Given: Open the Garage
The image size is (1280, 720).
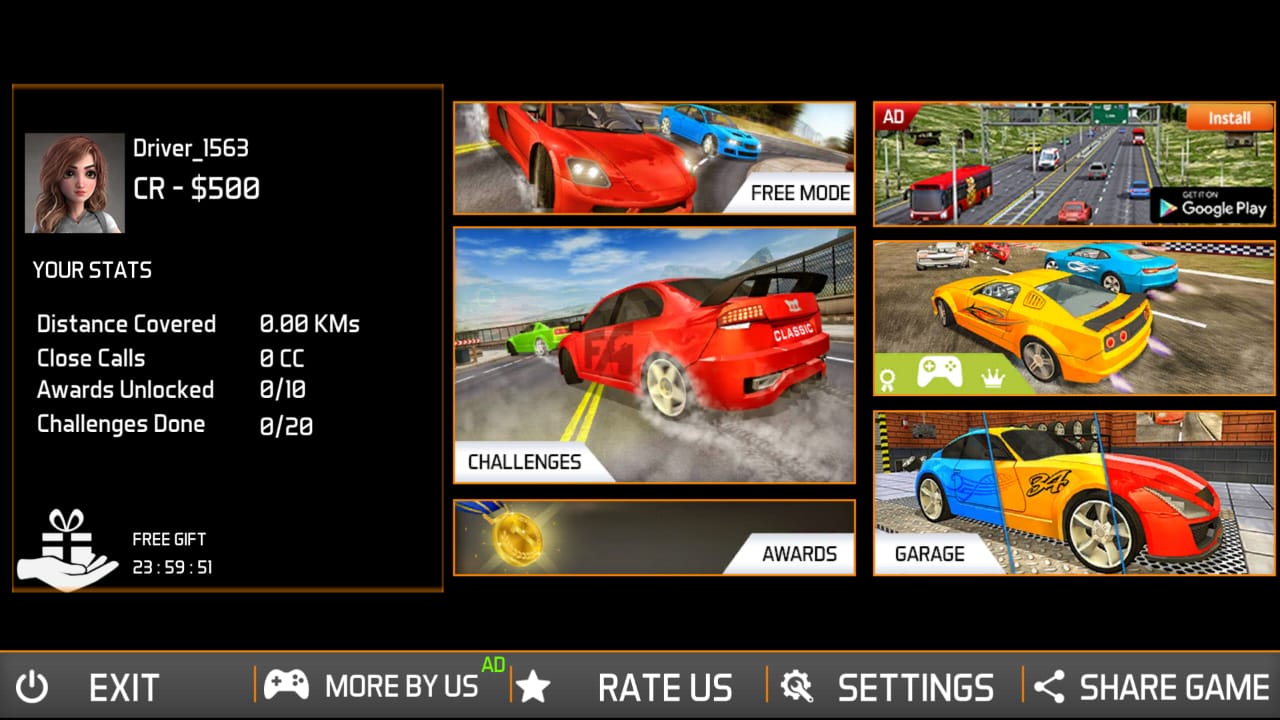Looking at the screenshot, I should [1074, 490].
